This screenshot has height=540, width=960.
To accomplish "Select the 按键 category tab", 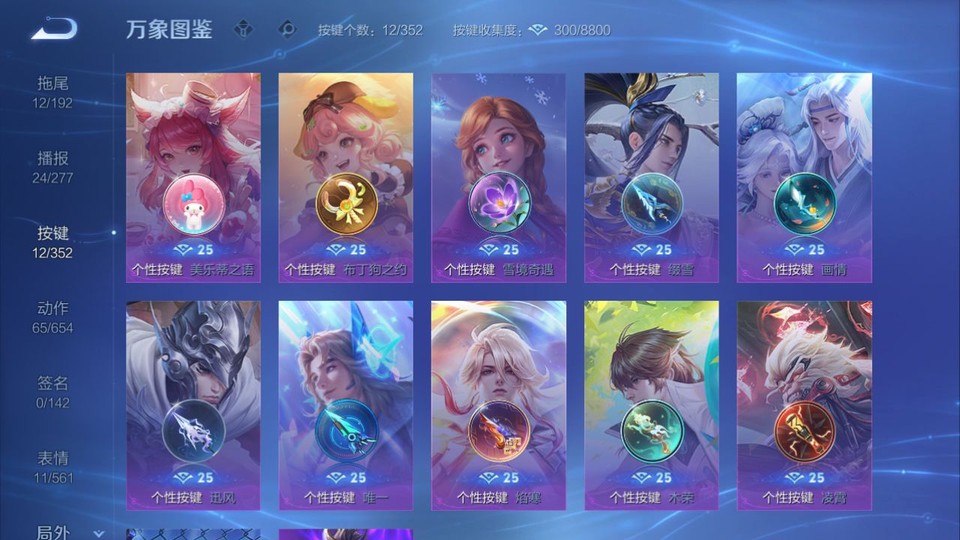I will (x=53, y=242).
